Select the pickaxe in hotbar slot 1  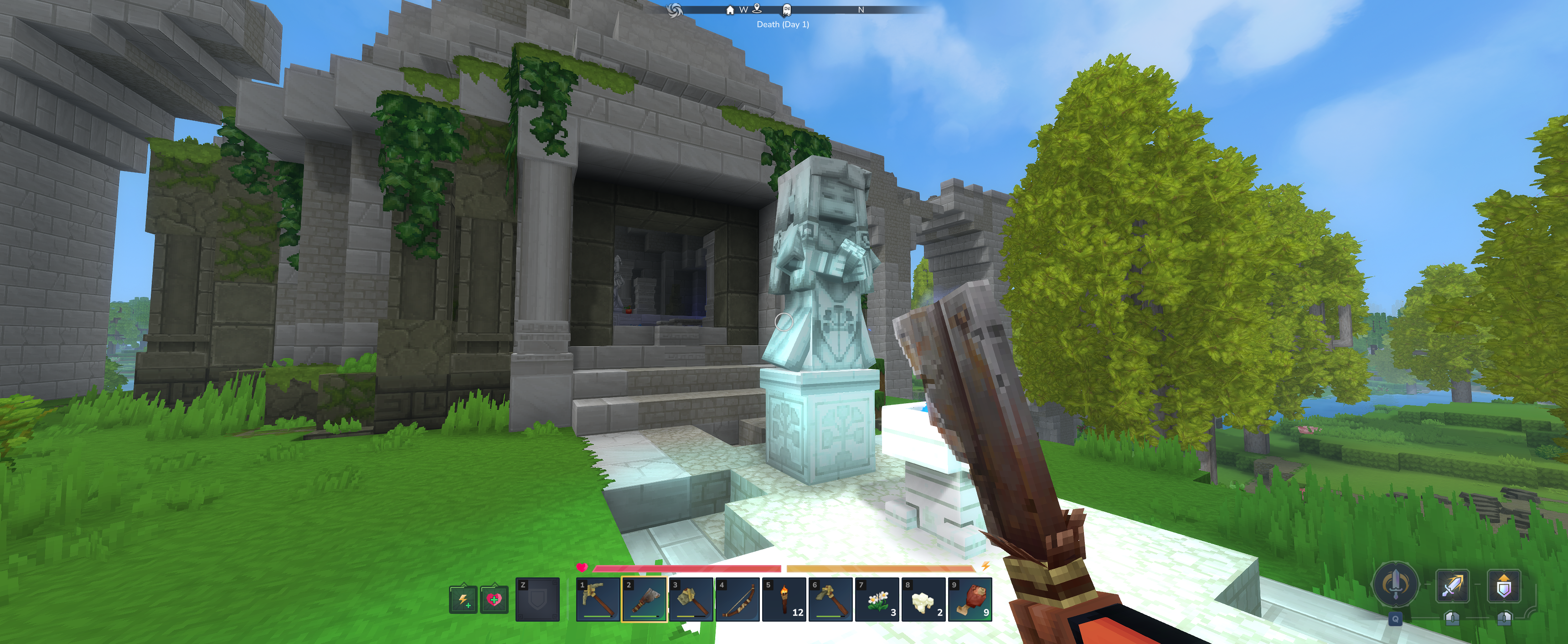(598, 599)
